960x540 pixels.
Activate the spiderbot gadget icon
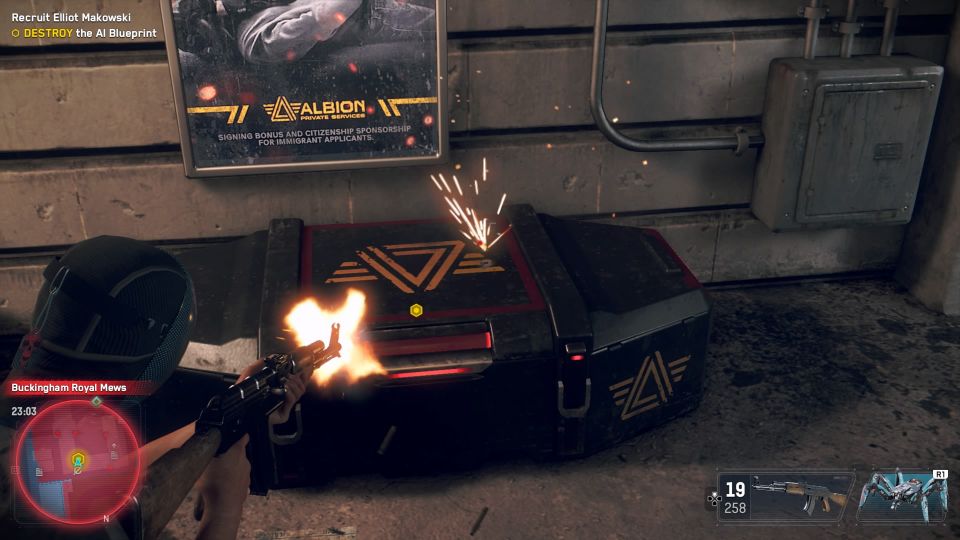[903, 494]
